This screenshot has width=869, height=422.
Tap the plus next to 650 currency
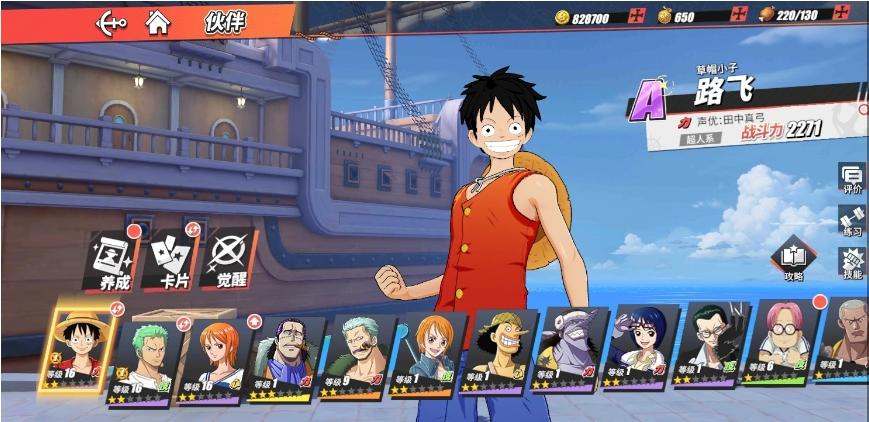click(738, 16)
